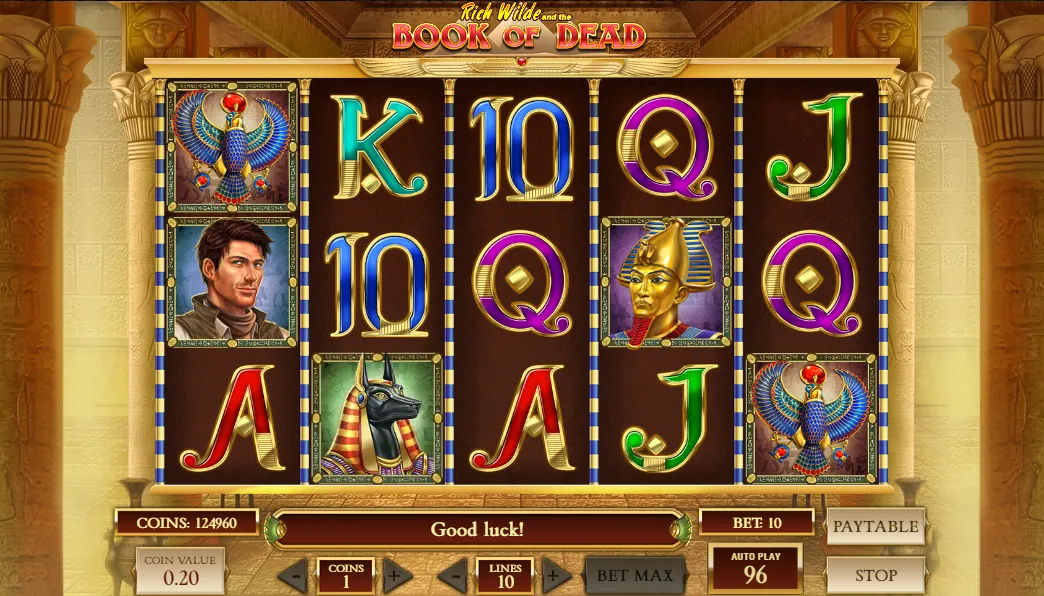The image size is (1044, 596).
Task: Increase the number of lines
Action: click(555, 575)
